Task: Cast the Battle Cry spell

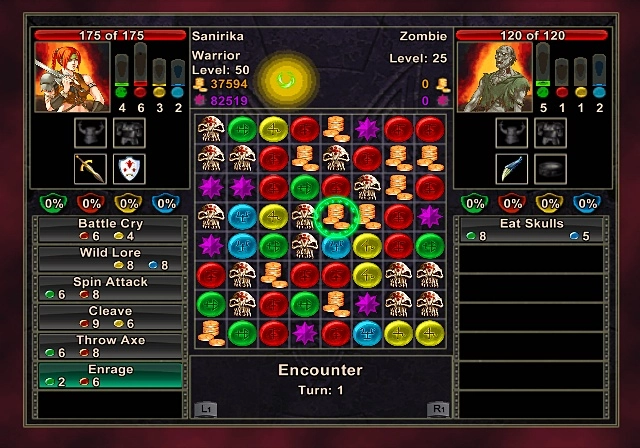Action: click(x=110, y=229)
